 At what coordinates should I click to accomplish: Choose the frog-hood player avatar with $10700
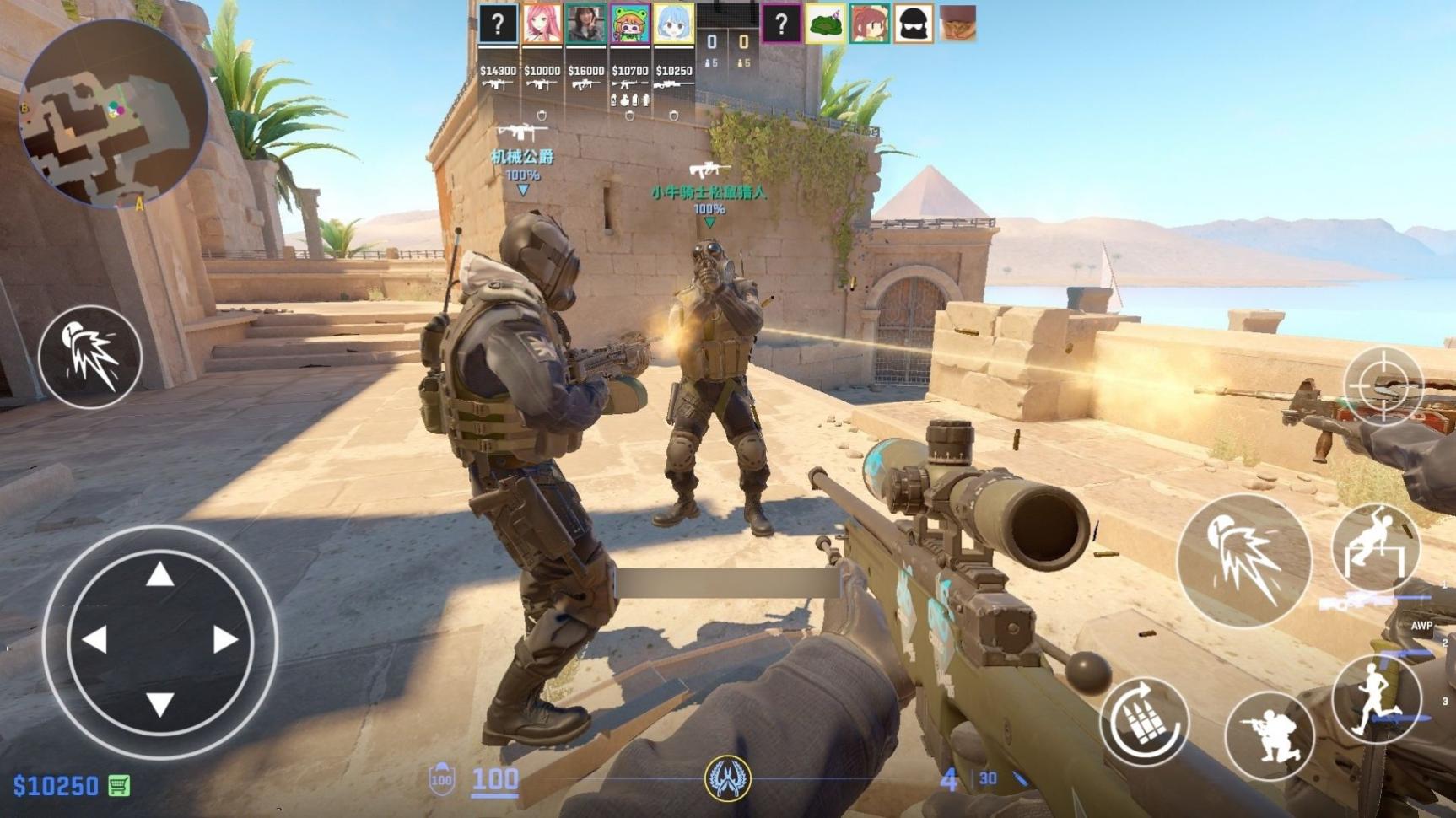coord(630,24)
